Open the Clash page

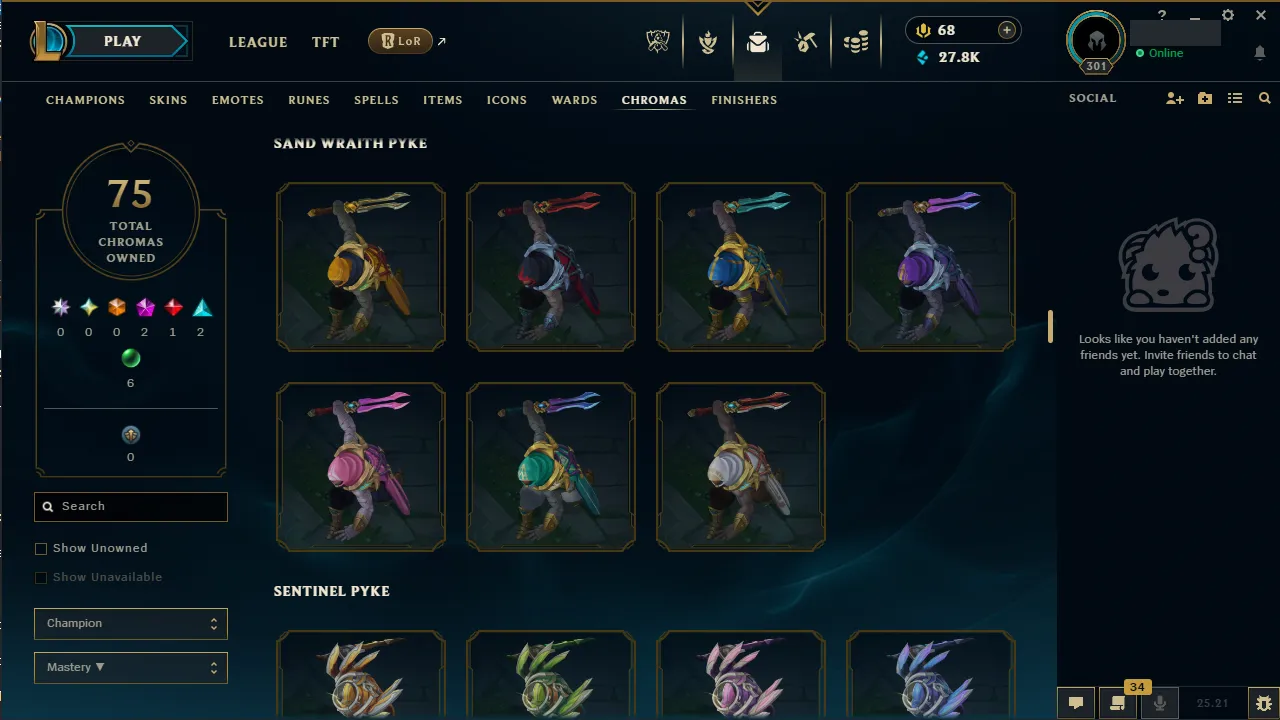pos(708,41)
